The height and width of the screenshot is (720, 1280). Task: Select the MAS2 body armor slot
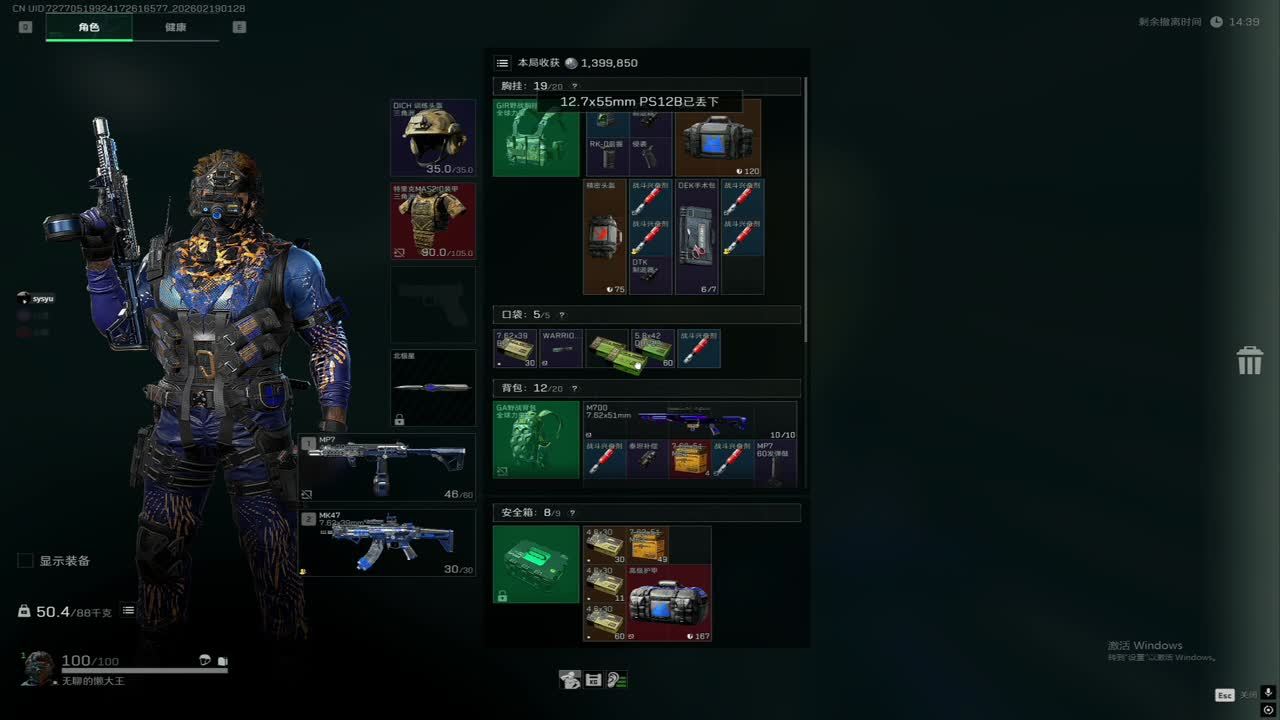433,221
